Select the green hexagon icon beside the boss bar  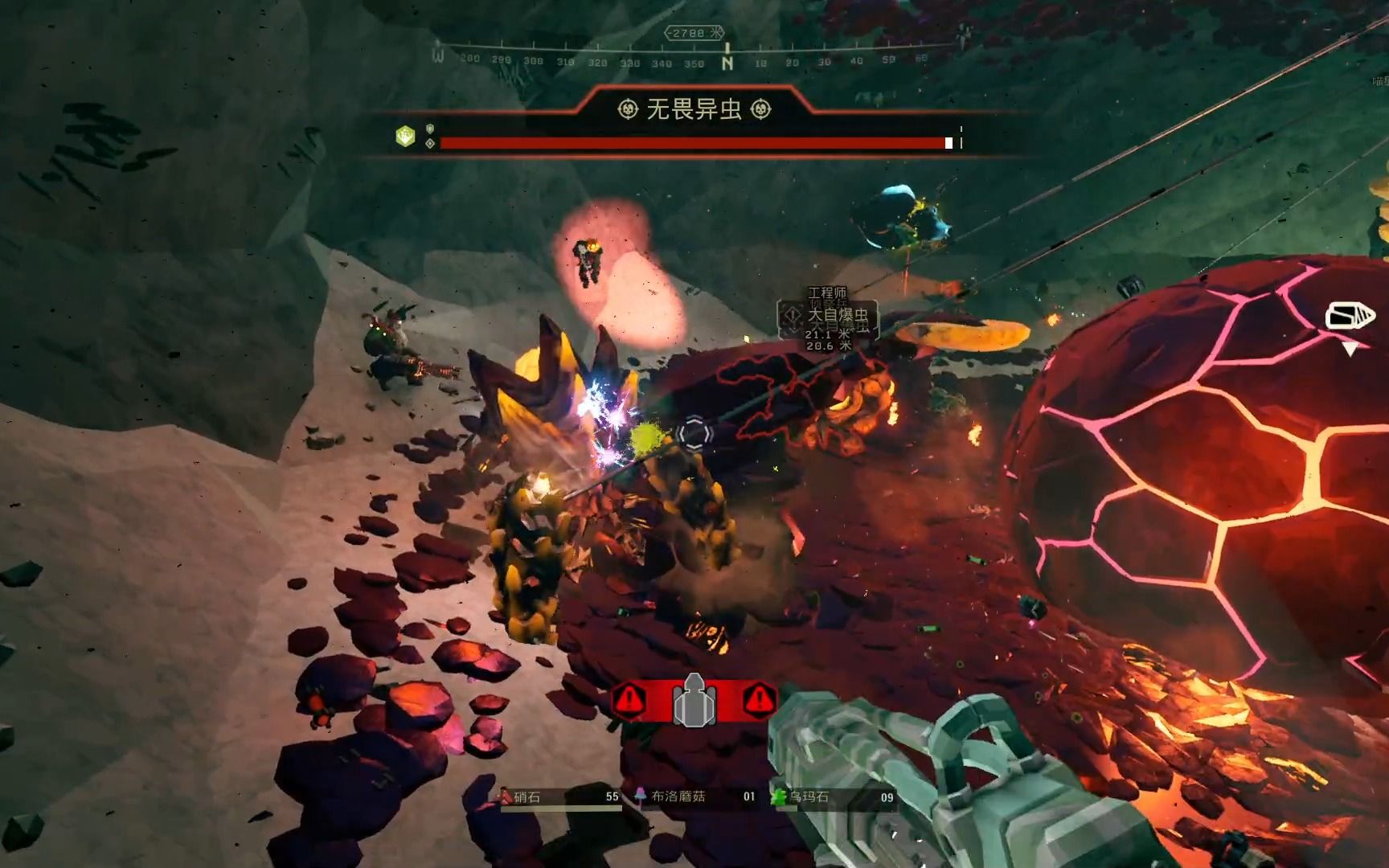[405, 137]
